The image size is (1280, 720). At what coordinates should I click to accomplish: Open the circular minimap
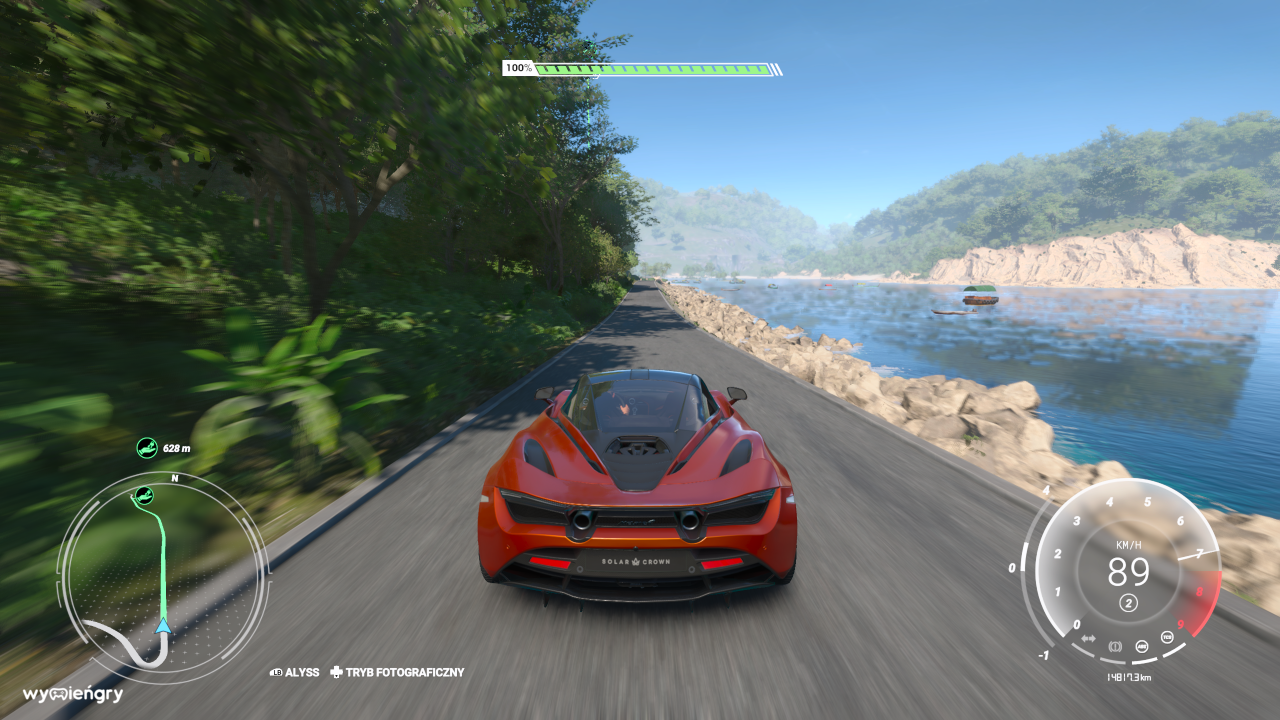162,578
